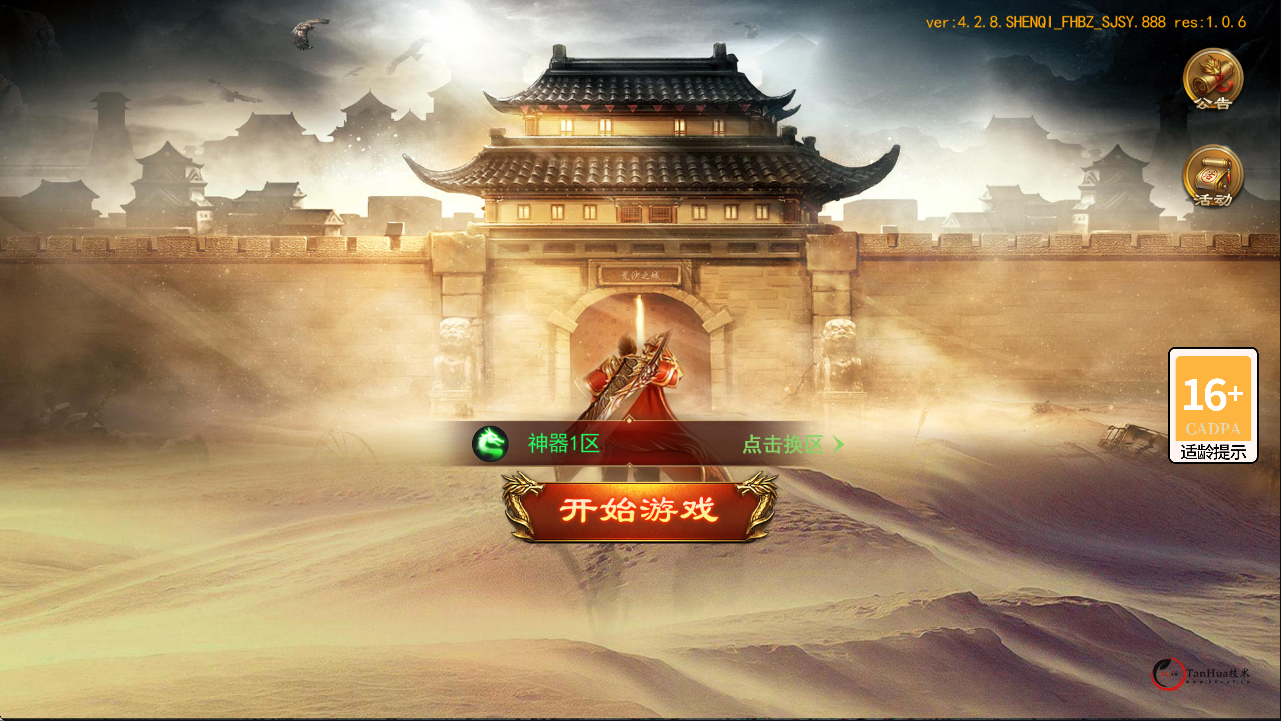This screenshot has height=721, width=1281.
Task: Open the 活动 events scroll icon
Action: (1212, 178)
